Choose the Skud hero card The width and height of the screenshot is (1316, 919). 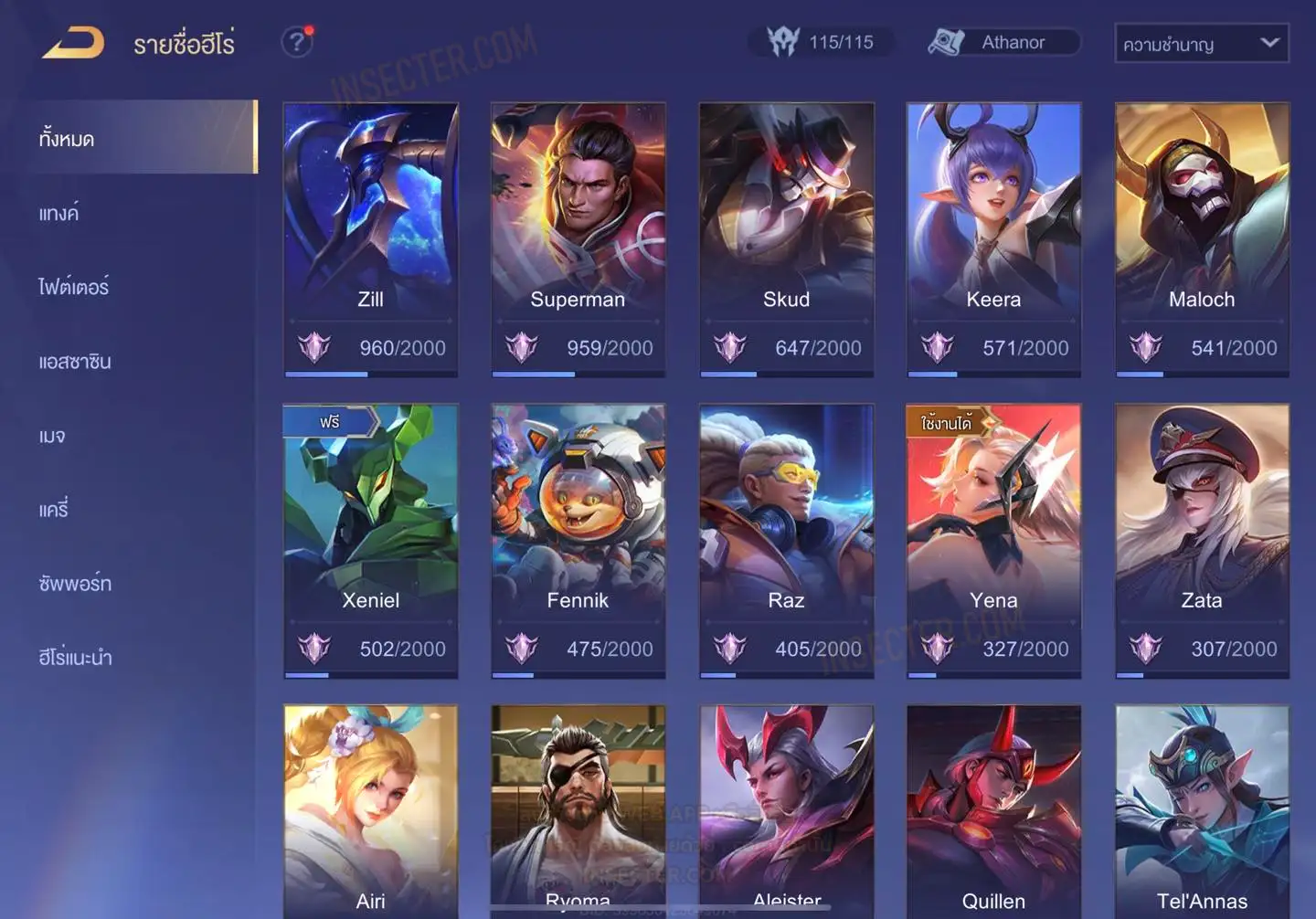[x=786, y=238]
